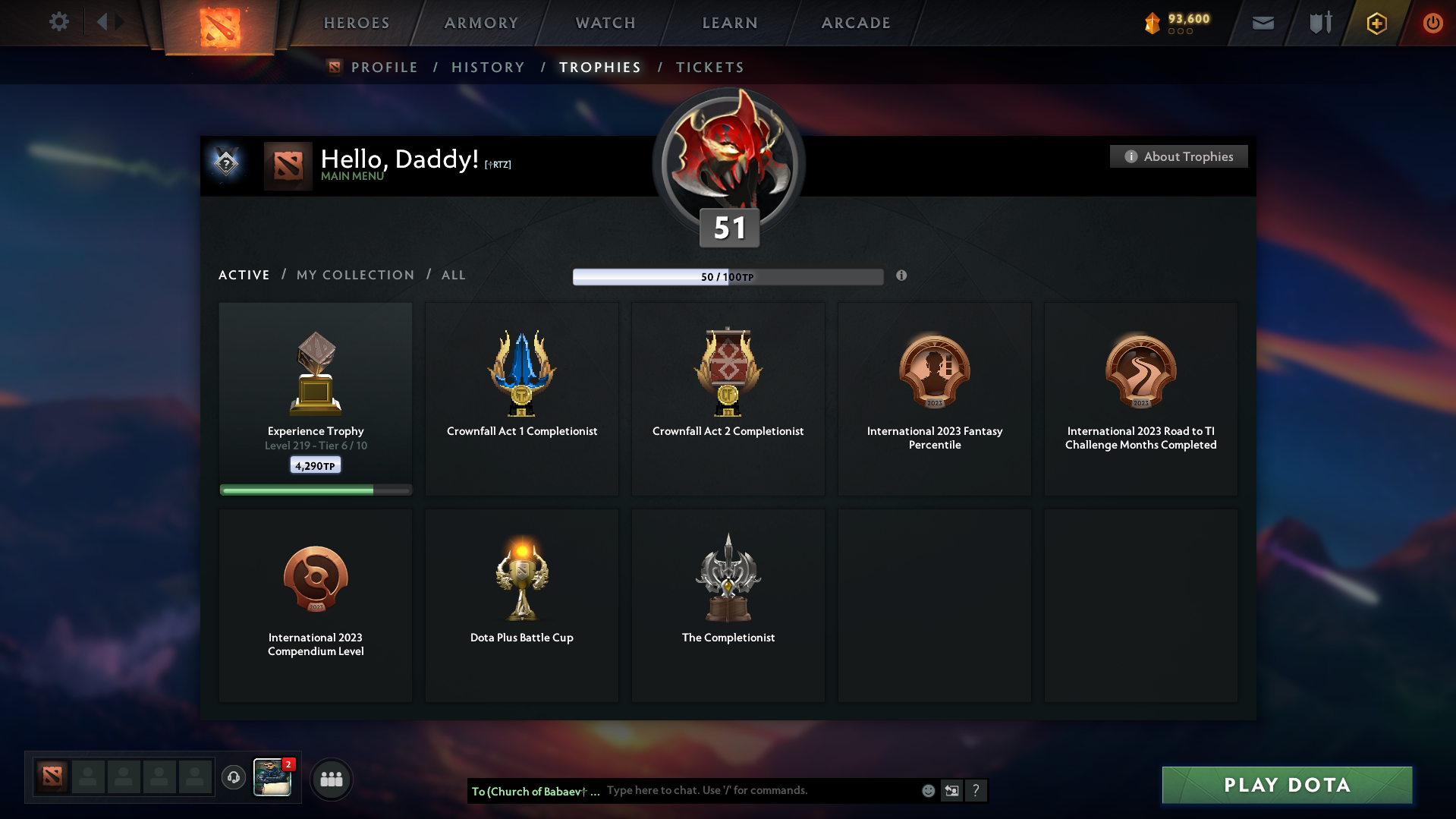The width and height of the screenshot is (1456, 819).
Task: Open the HEROES menu
Action: (356, 23)
